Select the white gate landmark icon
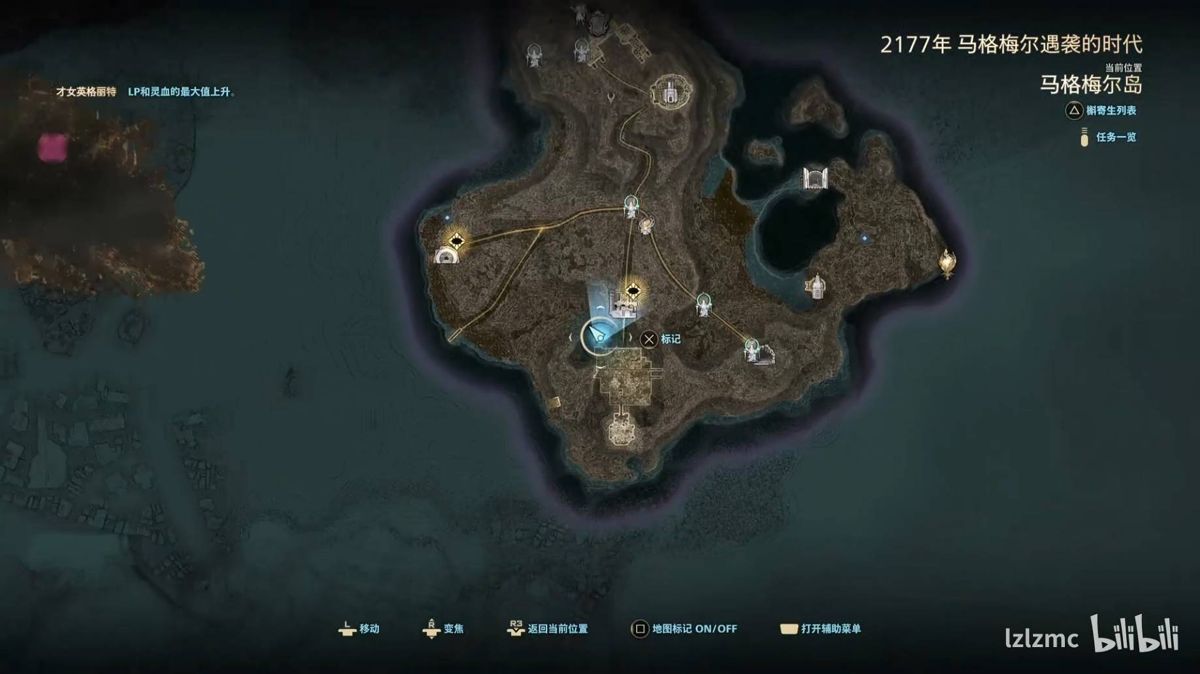 [x=817, y=179]
